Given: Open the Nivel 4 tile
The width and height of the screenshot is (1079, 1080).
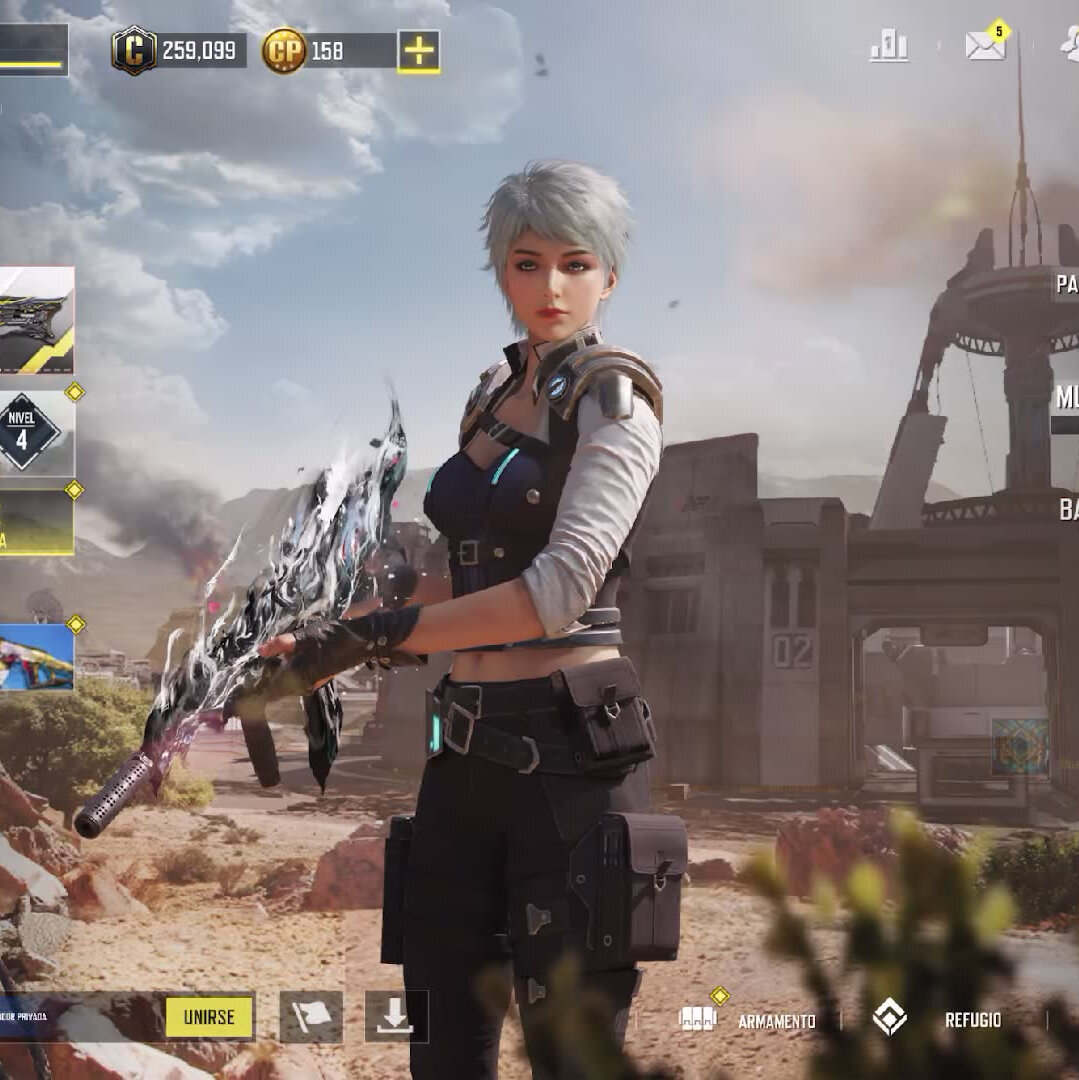Looking at the screenshot, I should coord(37,433).
